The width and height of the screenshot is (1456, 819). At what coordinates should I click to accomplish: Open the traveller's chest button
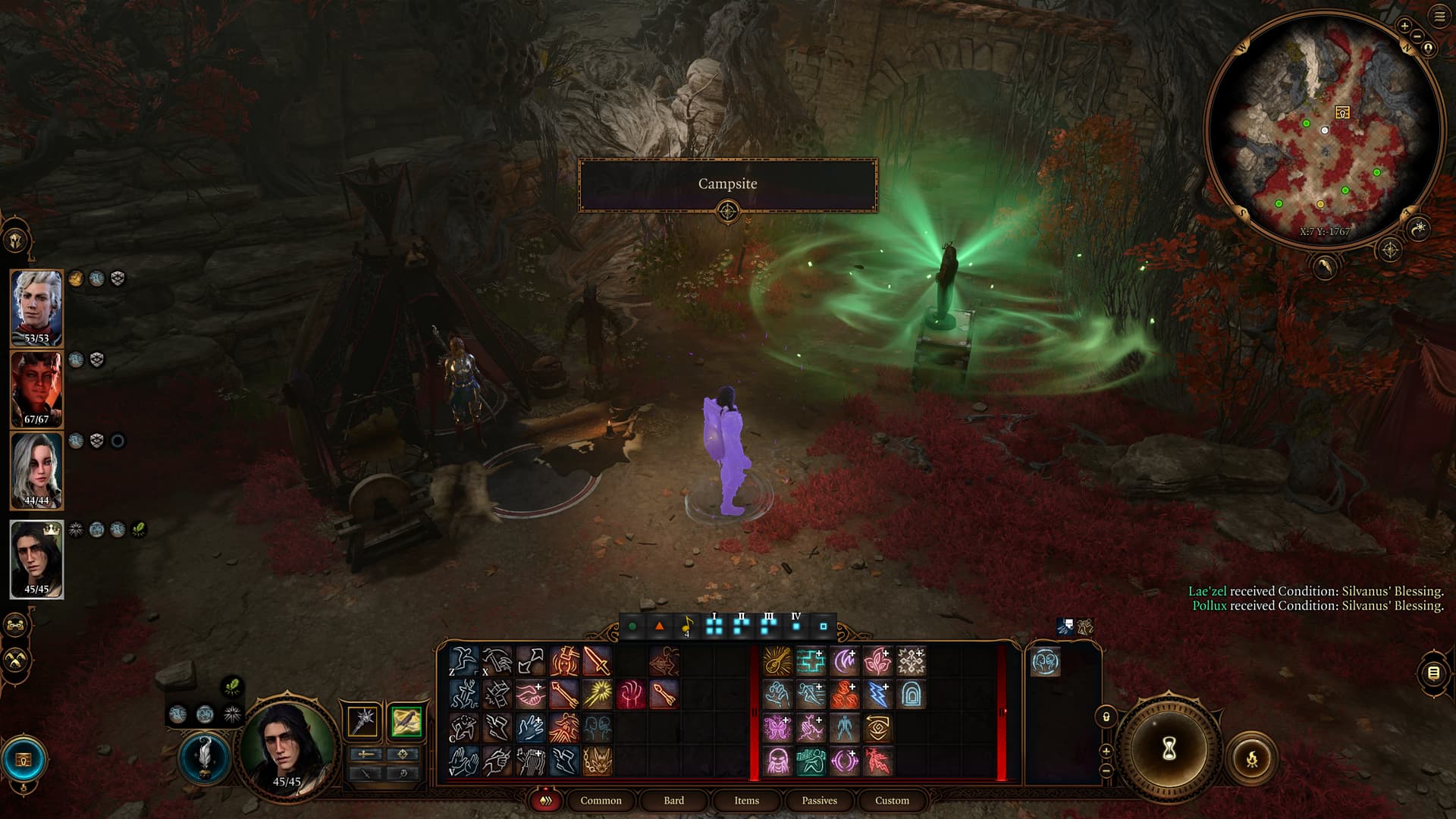(x=24, y=759)
